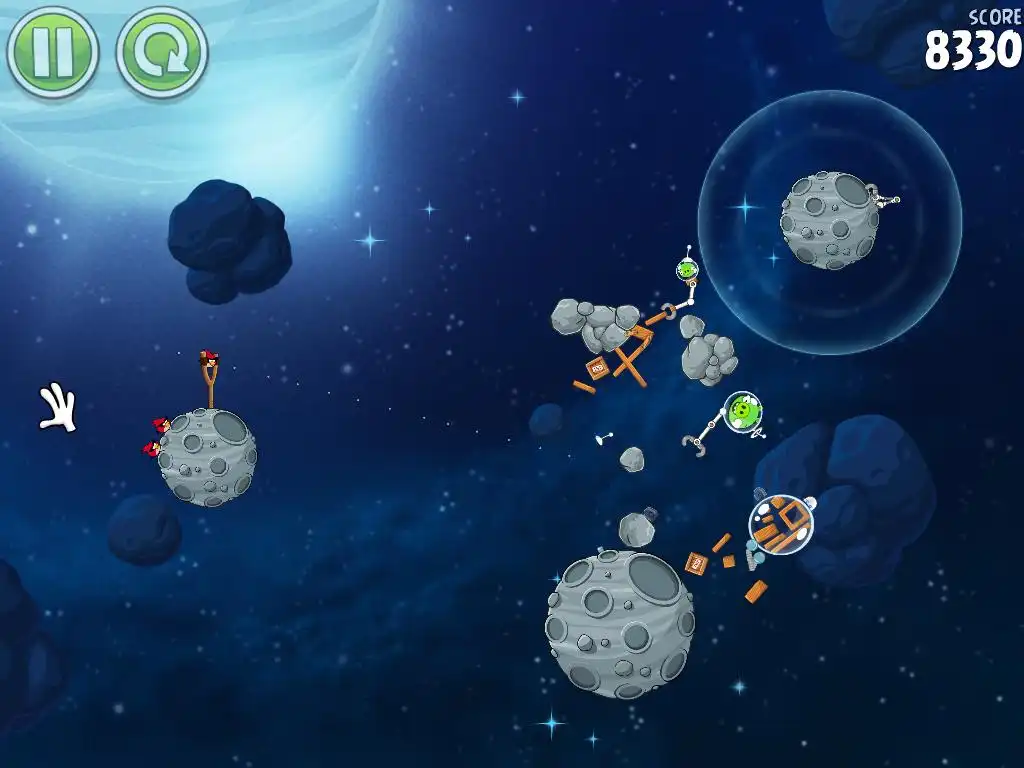Restart the level with the circular arrow
1024x768 pixels.
pyautogui.click(x=162, y=52)
